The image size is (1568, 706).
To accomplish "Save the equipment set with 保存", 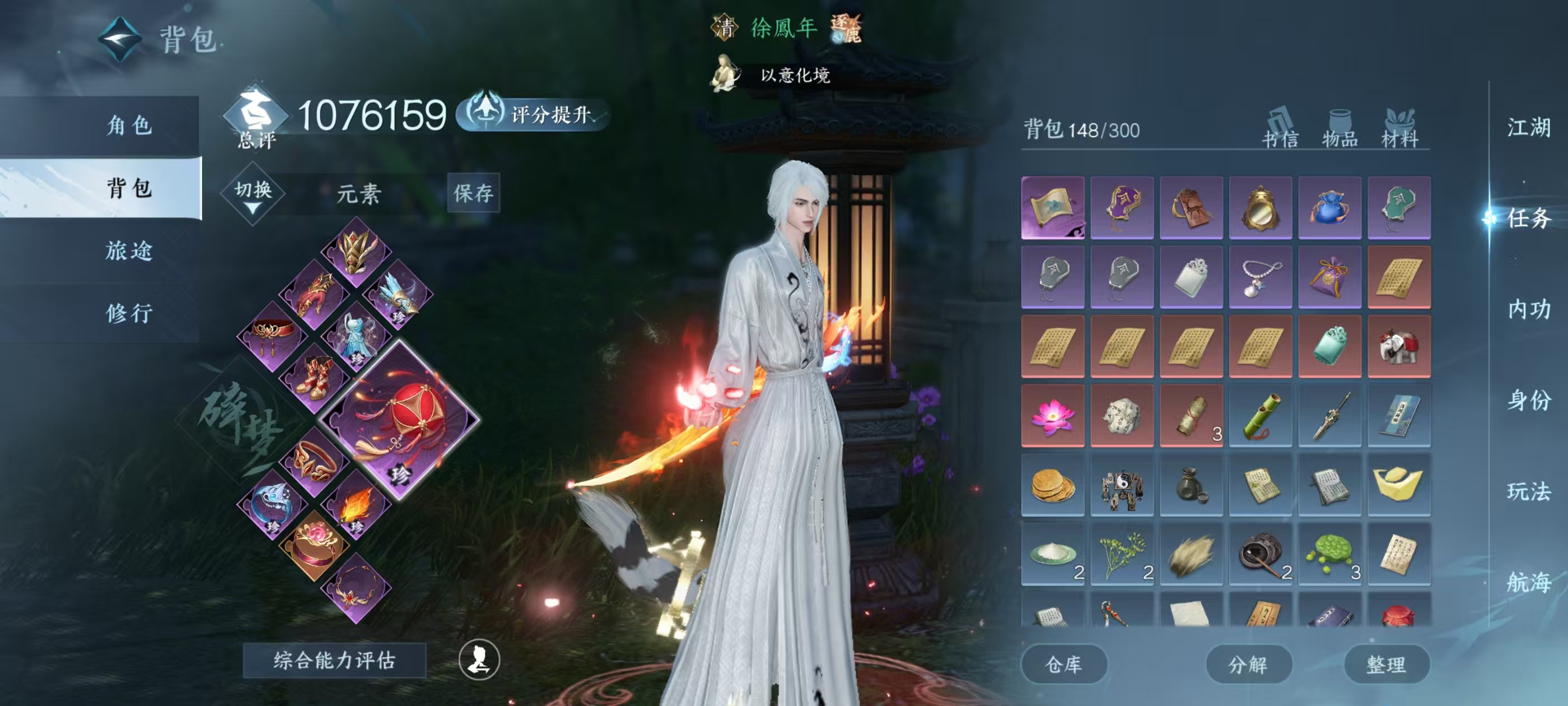I will [473, 193].
